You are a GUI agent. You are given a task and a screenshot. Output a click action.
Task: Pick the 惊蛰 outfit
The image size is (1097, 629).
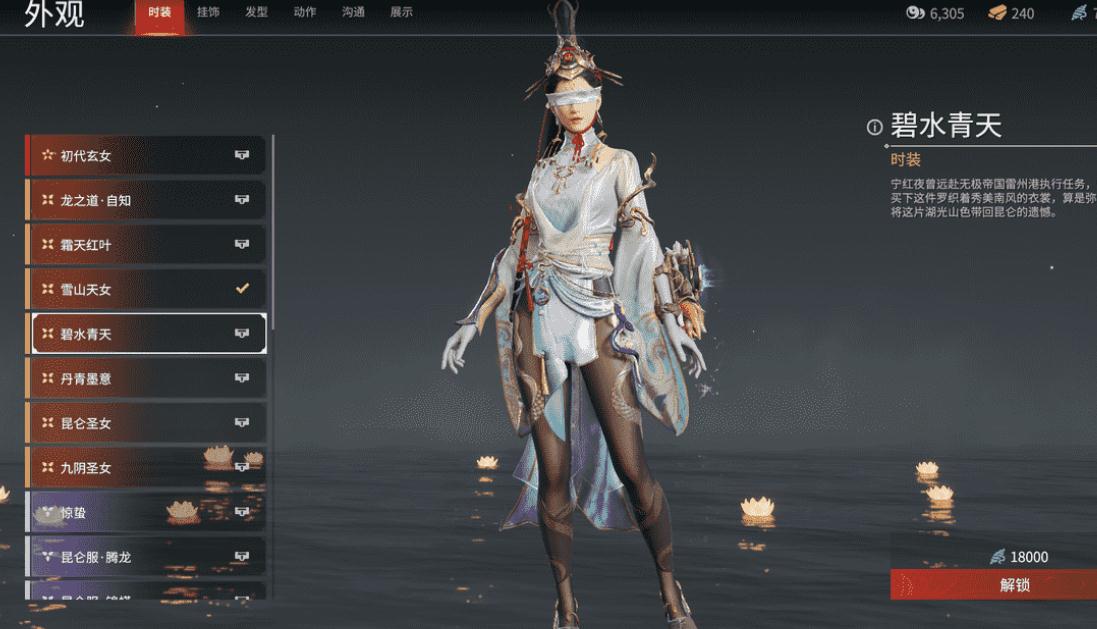point(146,512)
